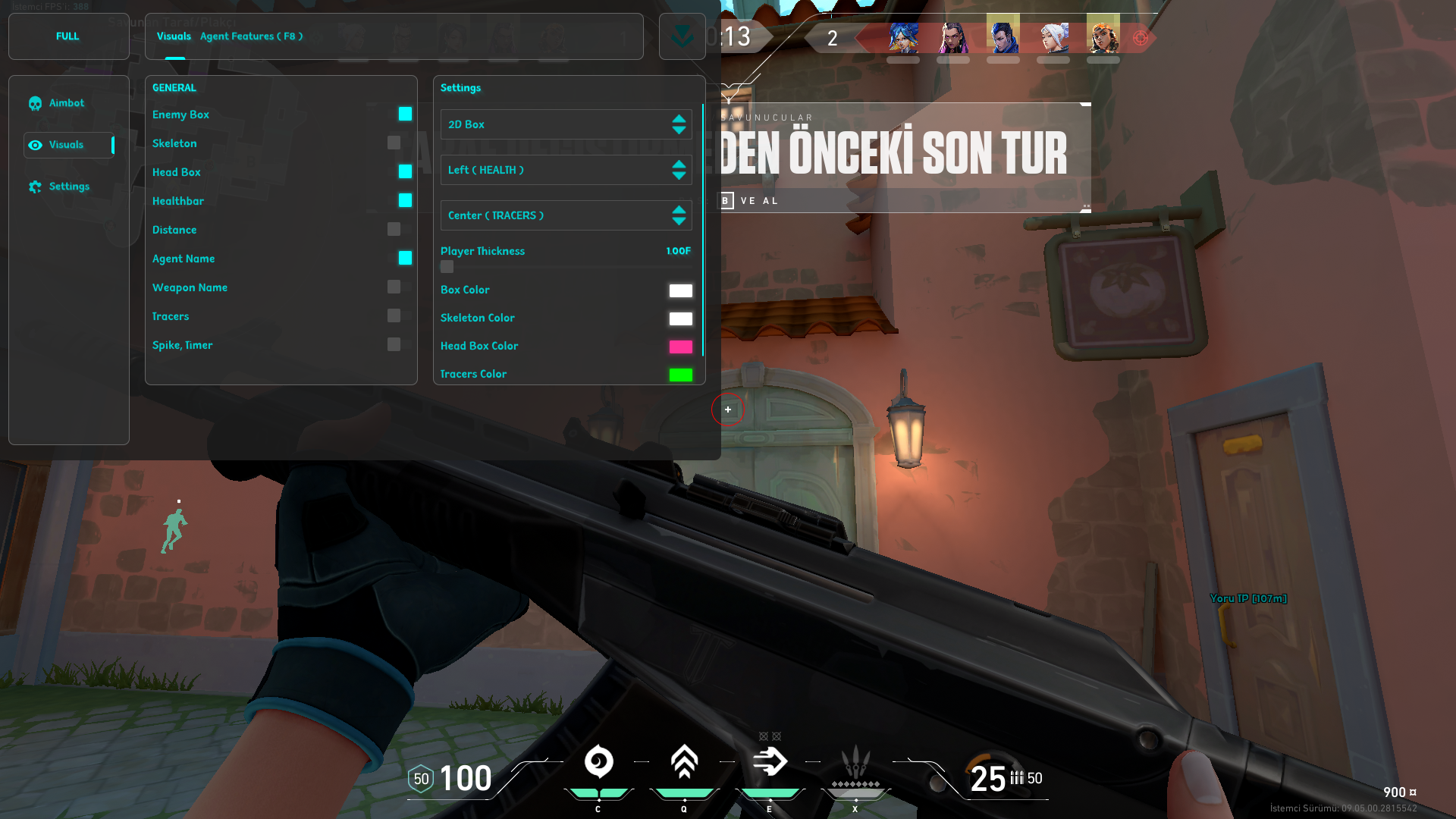
Task: Open the Aimbot section
Action: coord(67,103)
